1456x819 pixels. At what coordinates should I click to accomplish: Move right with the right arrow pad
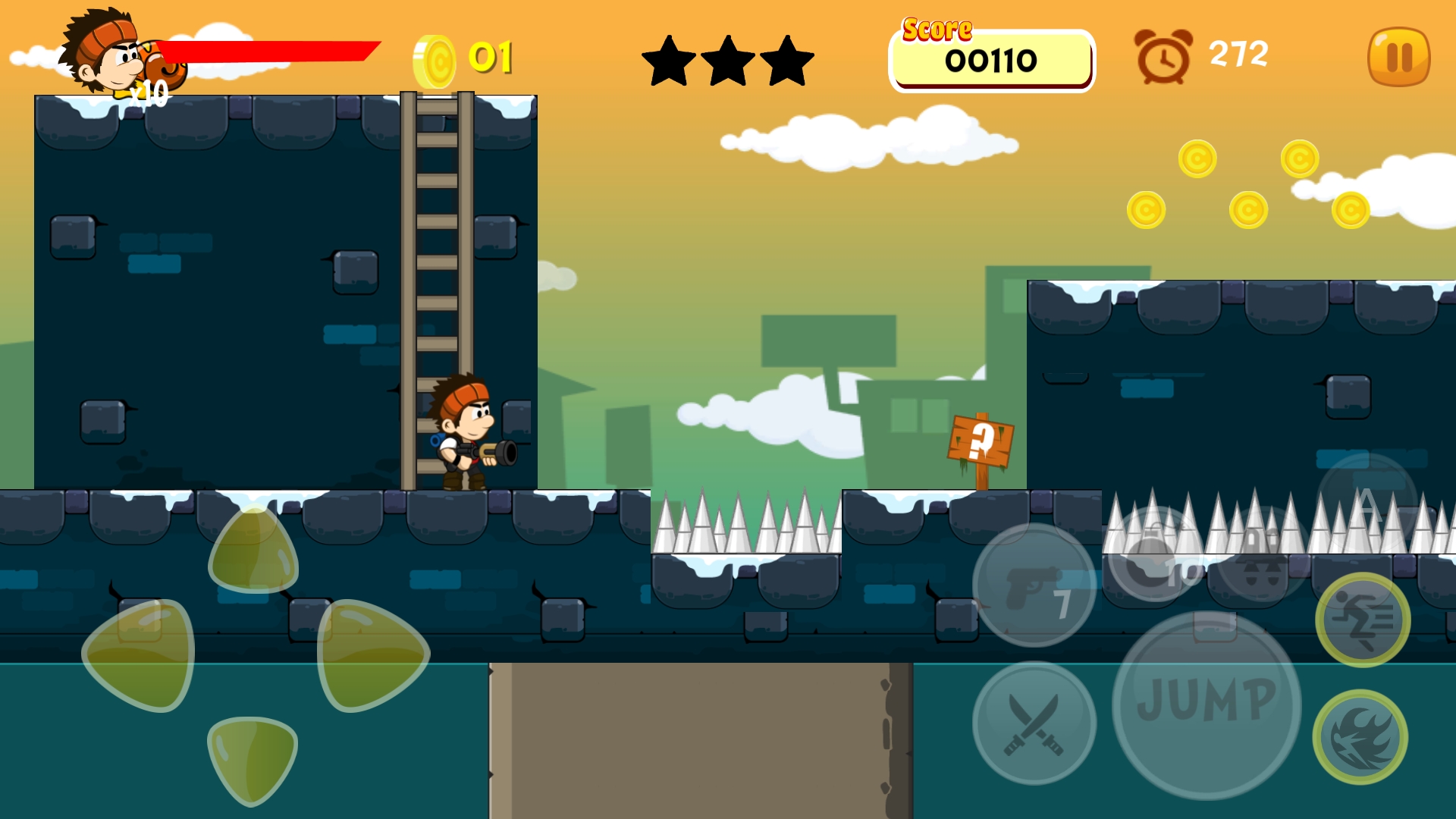click(x=372, y=654)
